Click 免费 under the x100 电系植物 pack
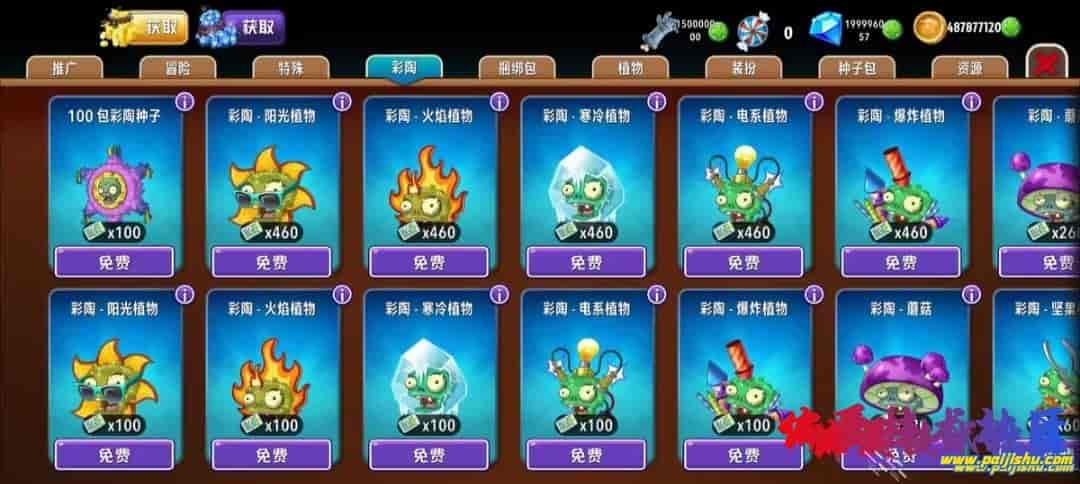 pyautogui.click(x=586, y=455)
